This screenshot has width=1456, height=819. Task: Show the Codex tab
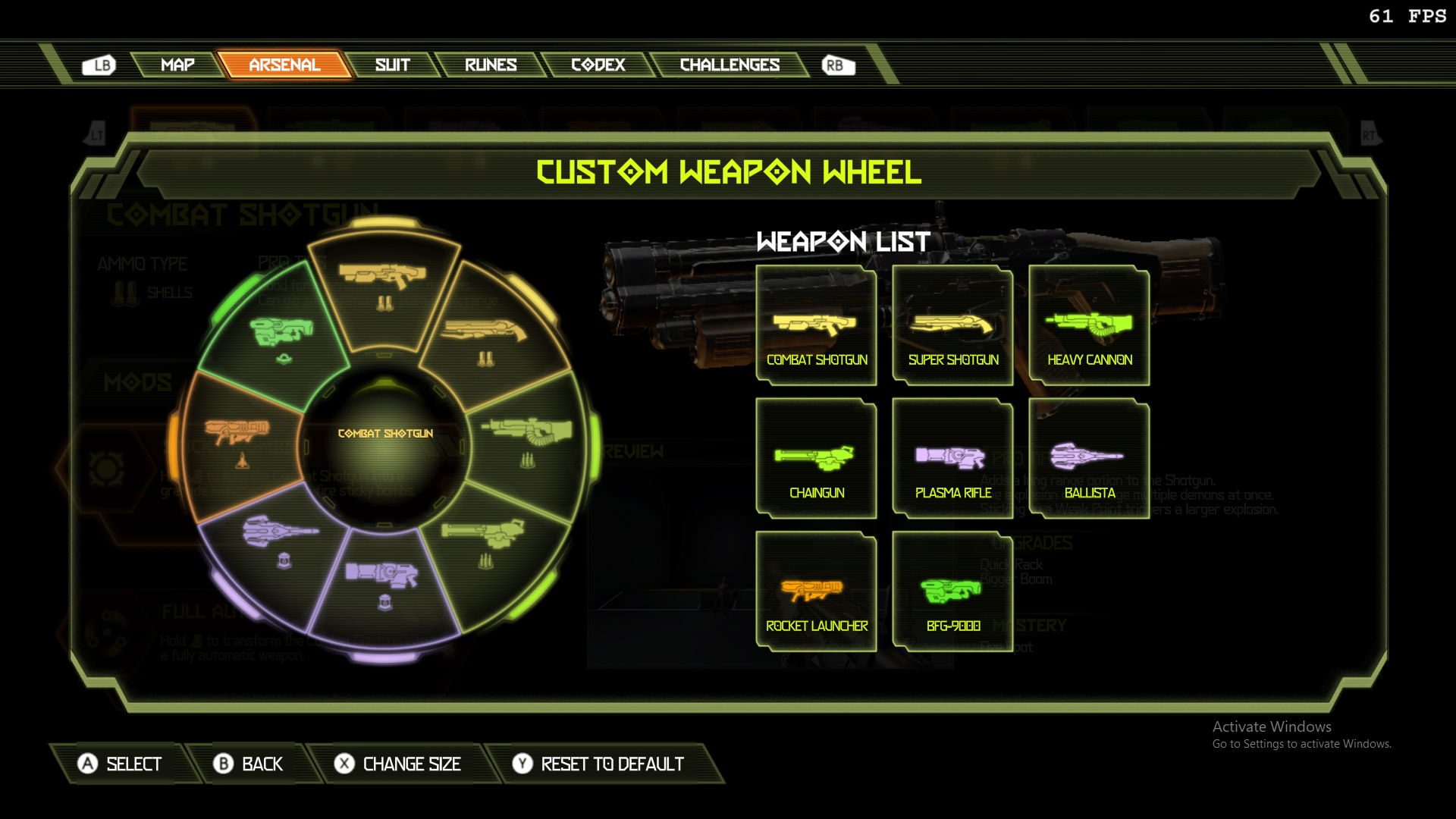(x=598, y=65)
